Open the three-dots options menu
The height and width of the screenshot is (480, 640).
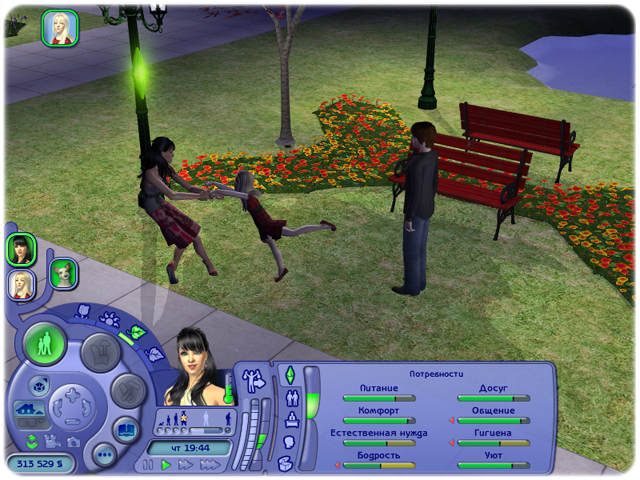pos(103,455)
